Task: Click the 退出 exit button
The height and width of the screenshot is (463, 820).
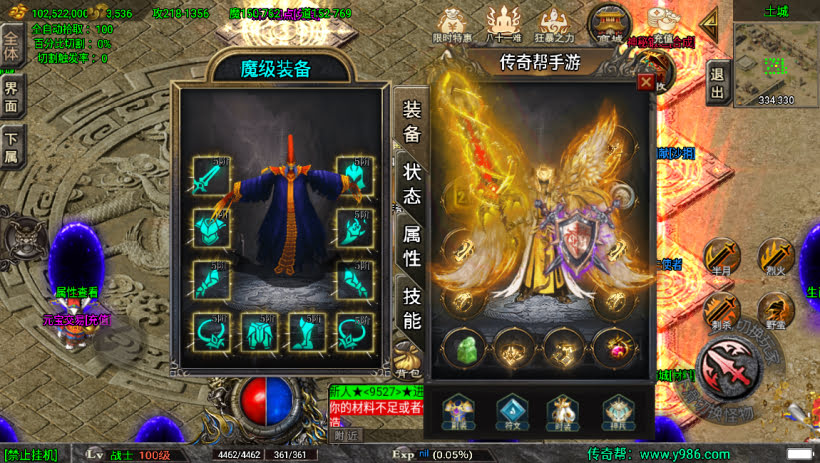Action: tap(717, 84)
